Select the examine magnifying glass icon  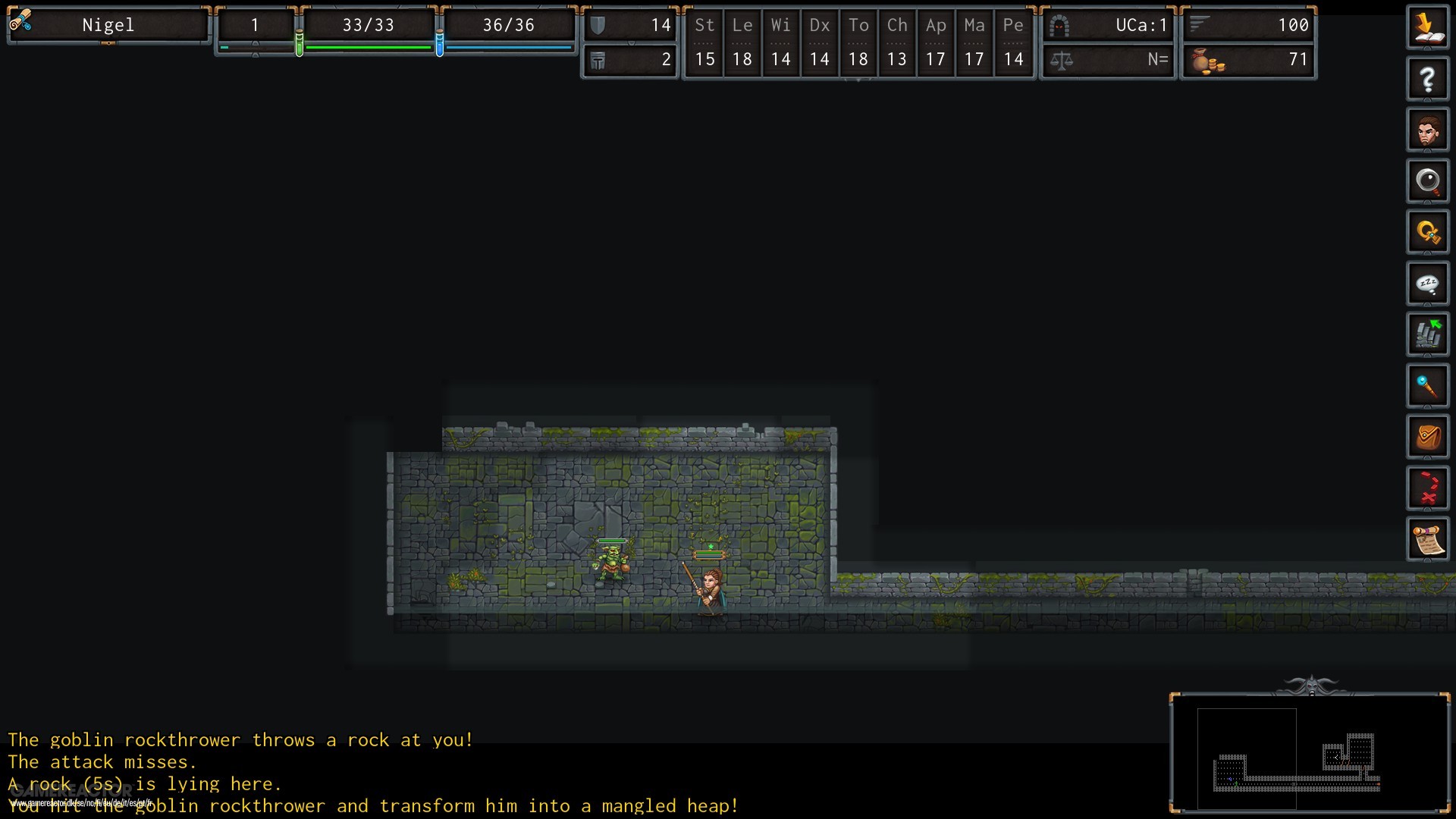[x=1428, y=180]
